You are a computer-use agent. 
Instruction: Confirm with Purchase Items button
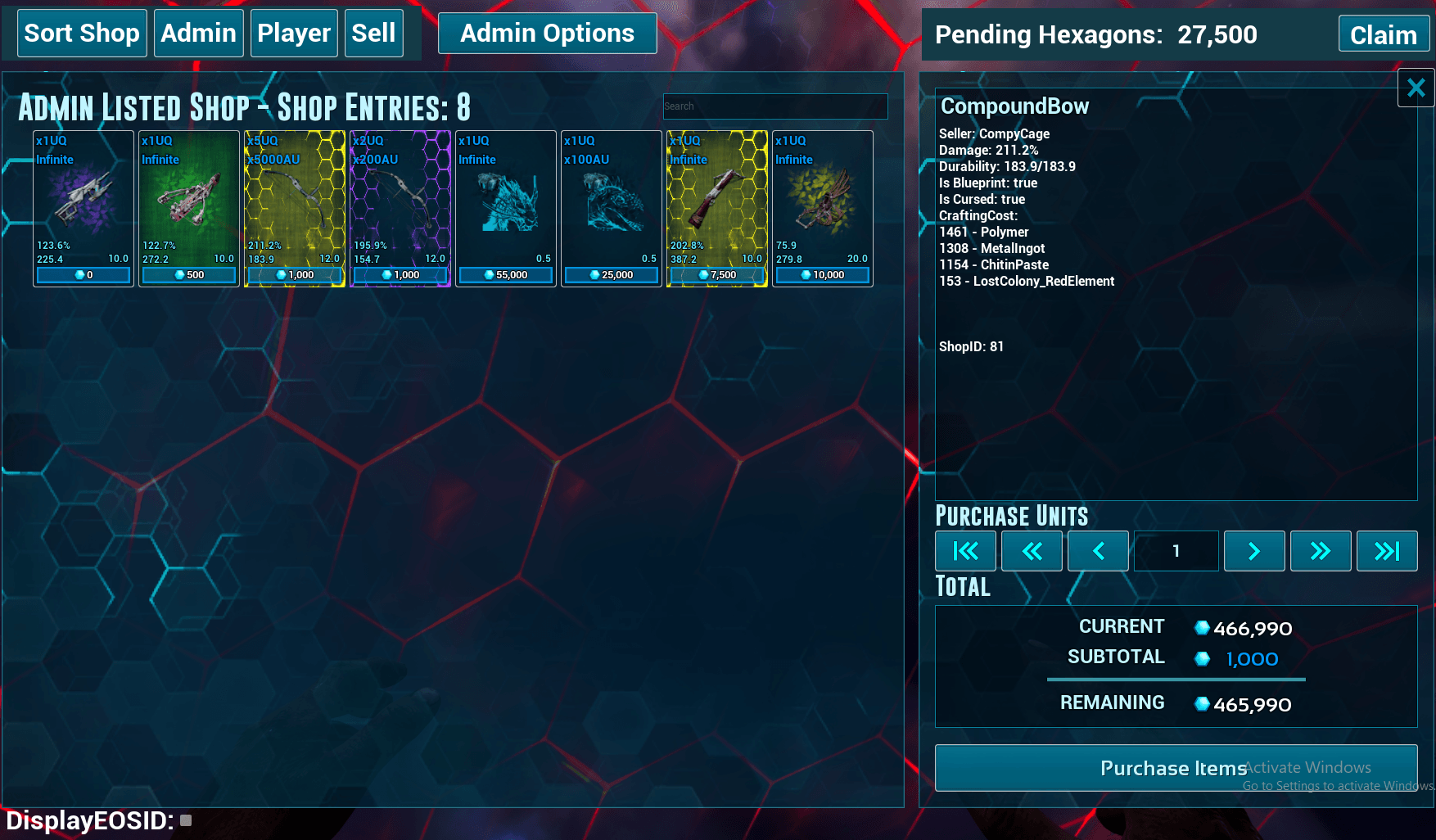[x=1176, y=768]
